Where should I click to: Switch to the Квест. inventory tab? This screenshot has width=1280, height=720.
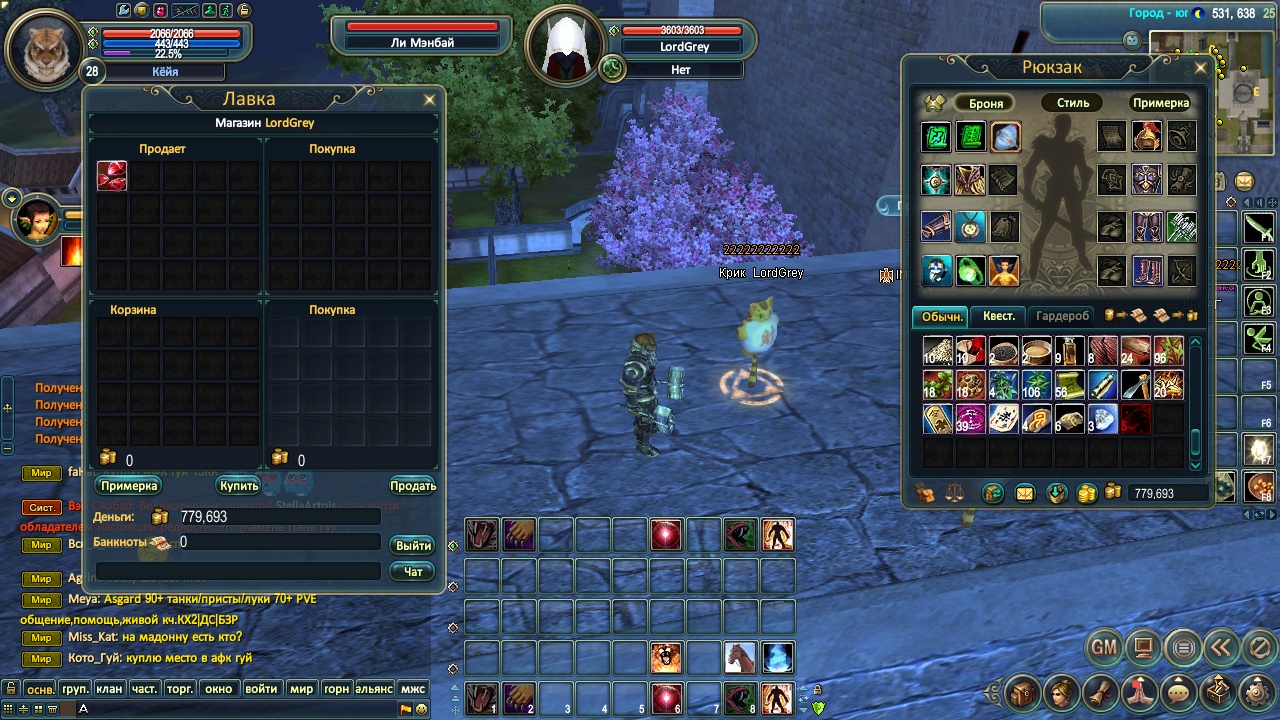point(998,316)
